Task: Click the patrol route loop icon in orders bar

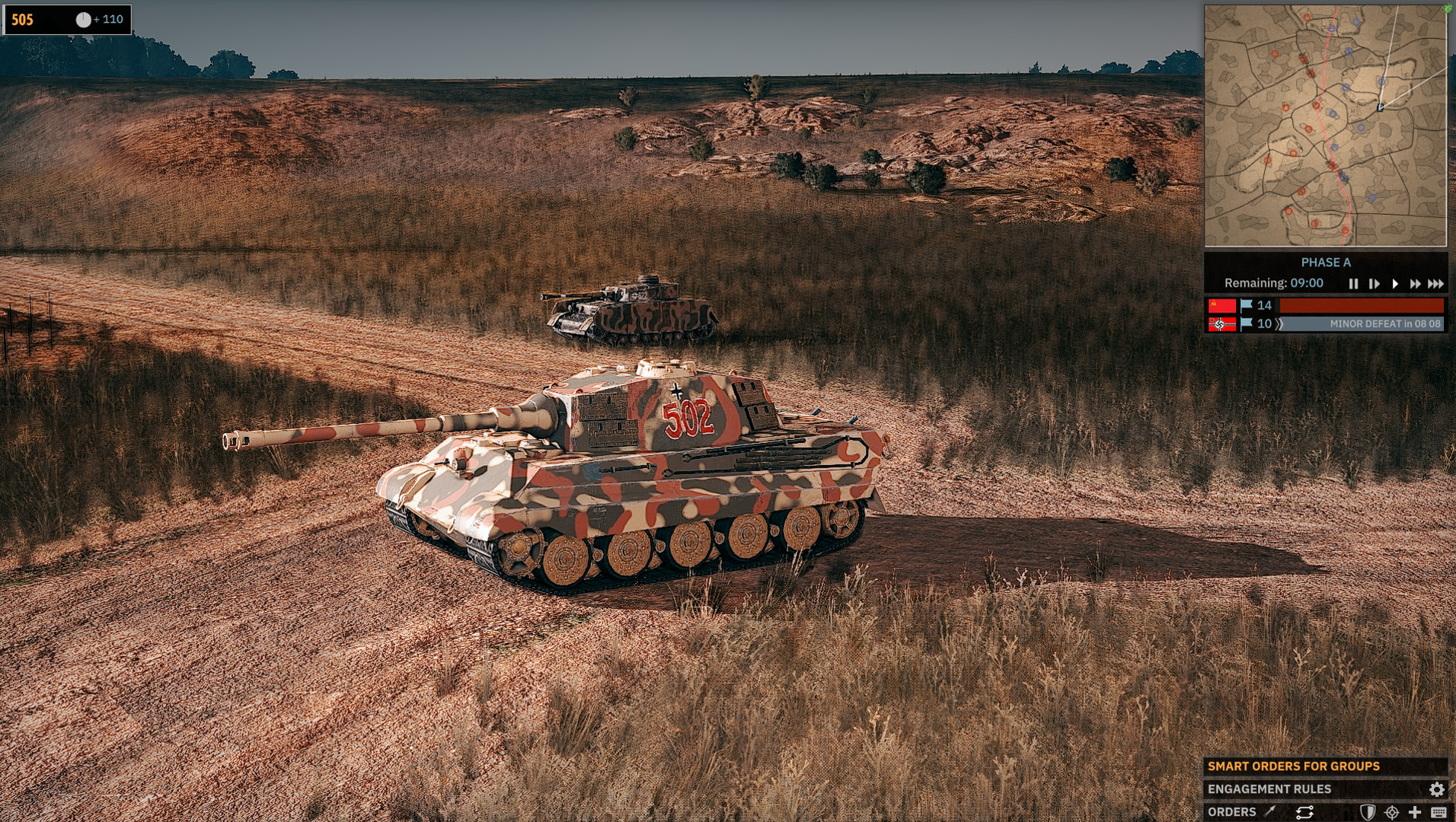Action: pyautogui.click(x=1305, y=813)
